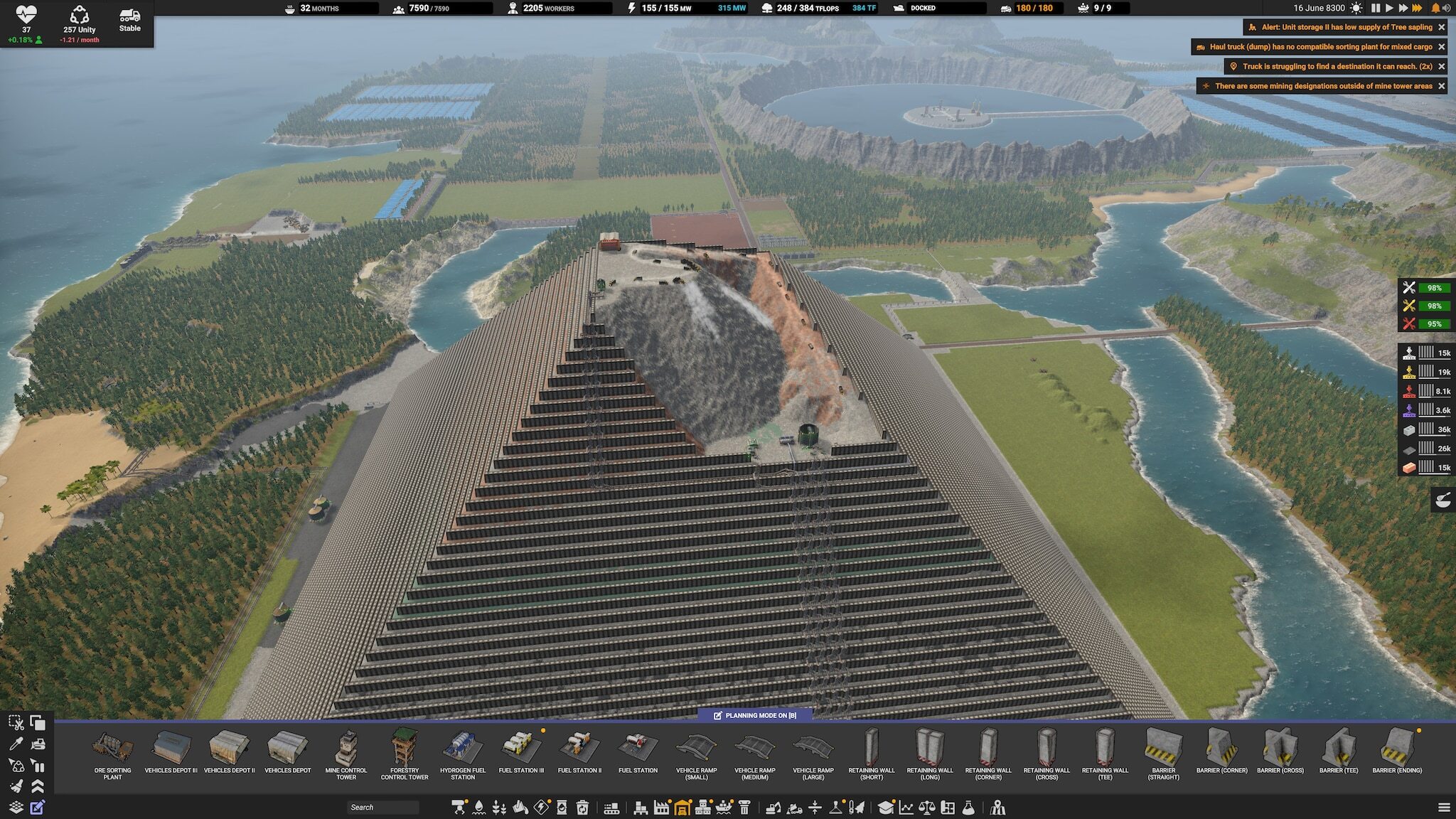Pick the Retaining Wall (Short) piece
Screen dimensions: 1456x819
(872, 755)
